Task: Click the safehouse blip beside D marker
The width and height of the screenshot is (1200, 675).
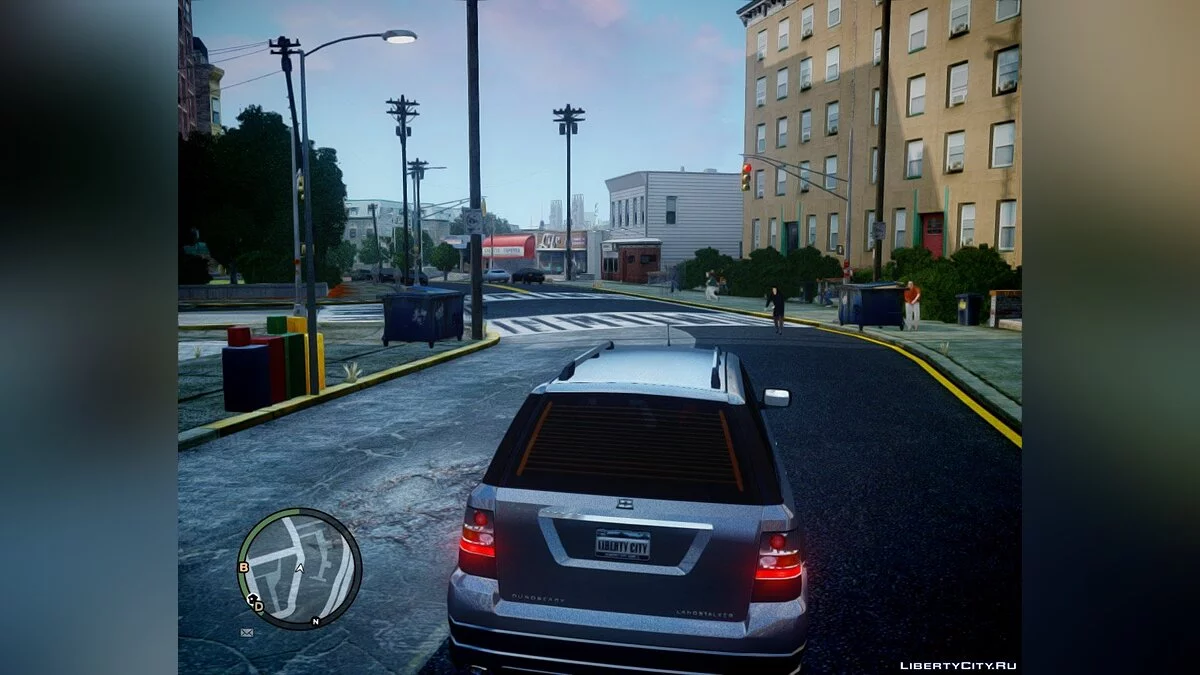Action: click(251, 598)
